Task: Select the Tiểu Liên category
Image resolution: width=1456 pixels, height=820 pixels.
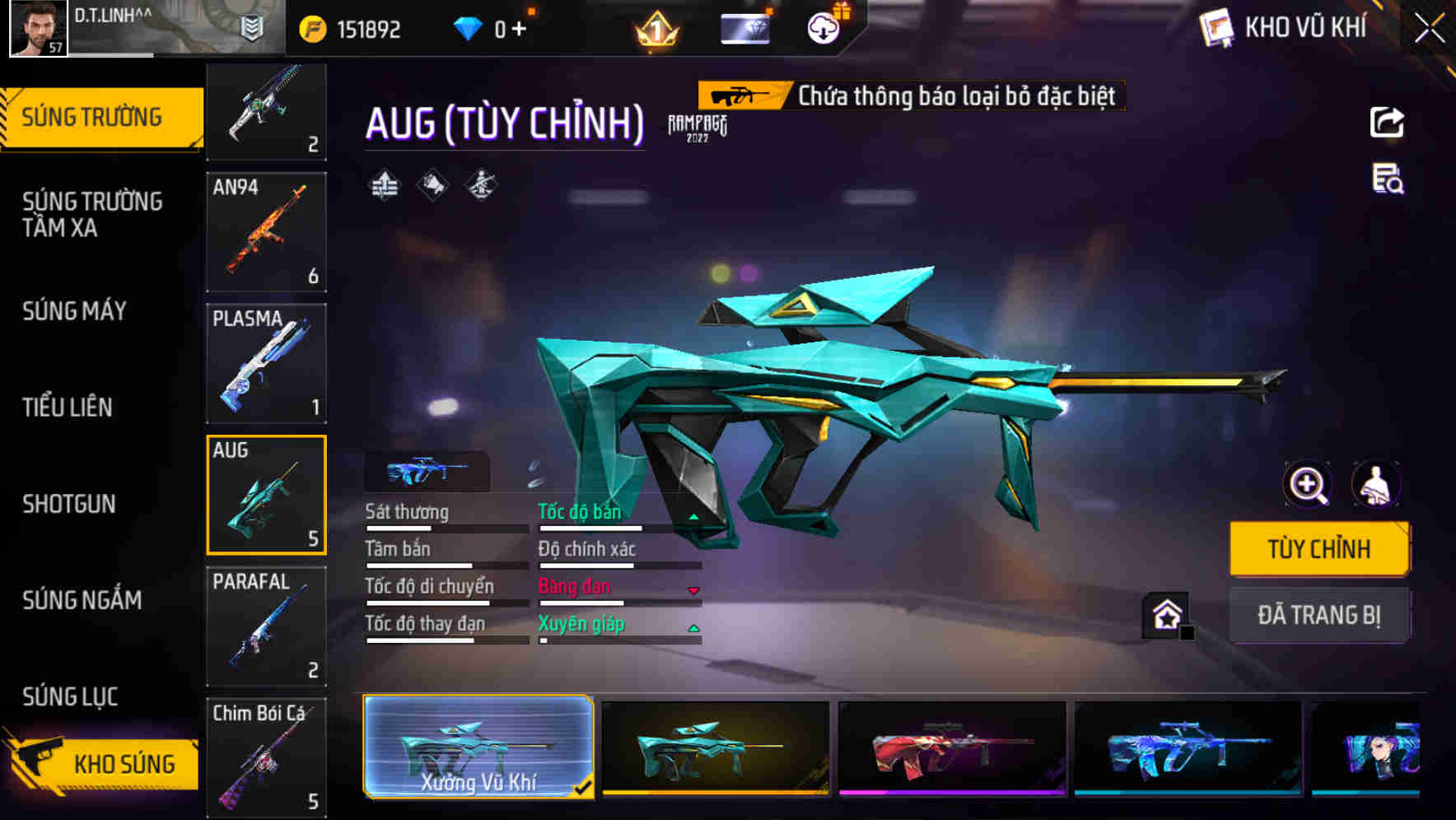Action: click(68, 407)
